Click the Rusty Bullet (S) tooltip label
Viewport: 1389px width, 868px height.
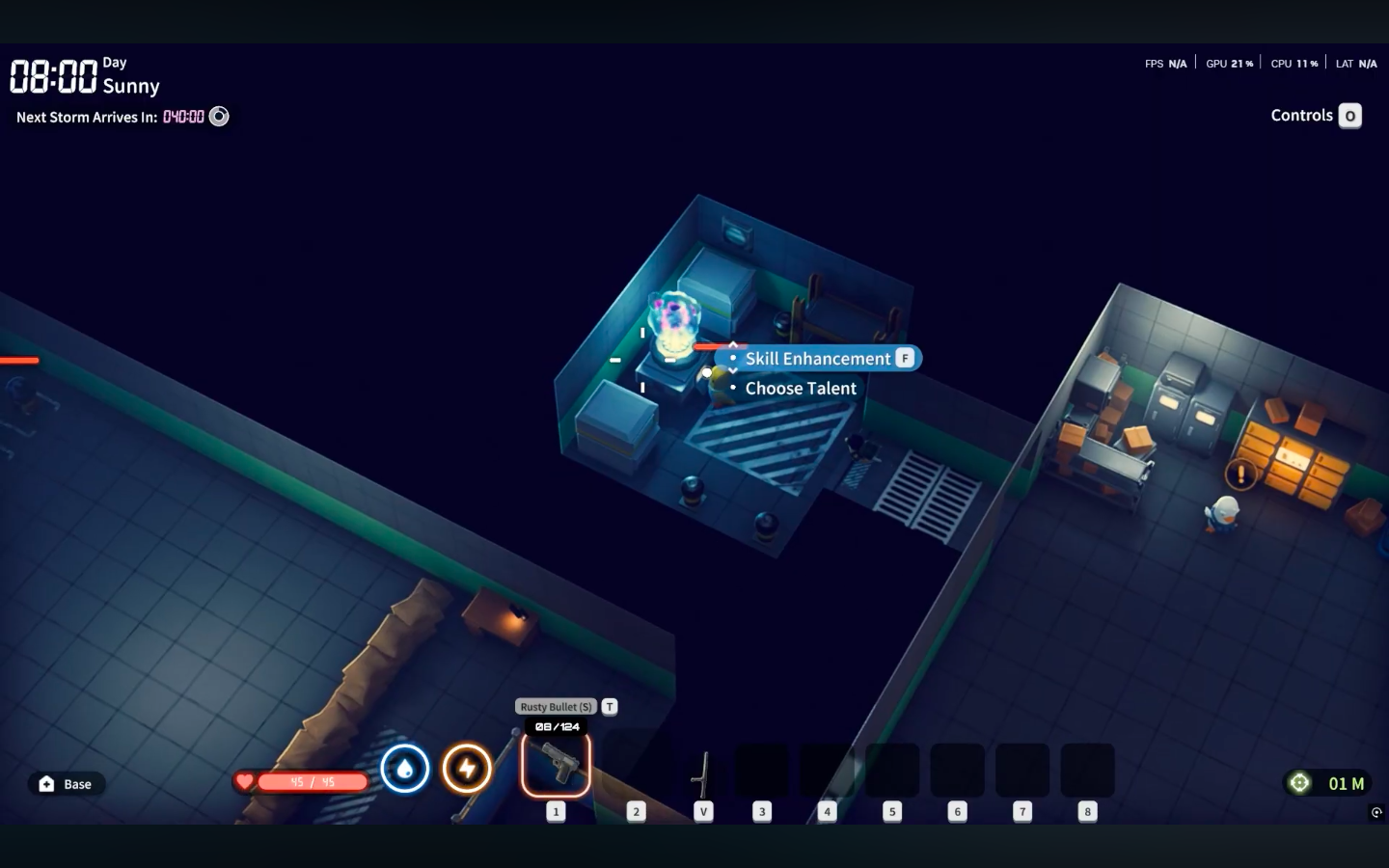click(x=556, y=706)
